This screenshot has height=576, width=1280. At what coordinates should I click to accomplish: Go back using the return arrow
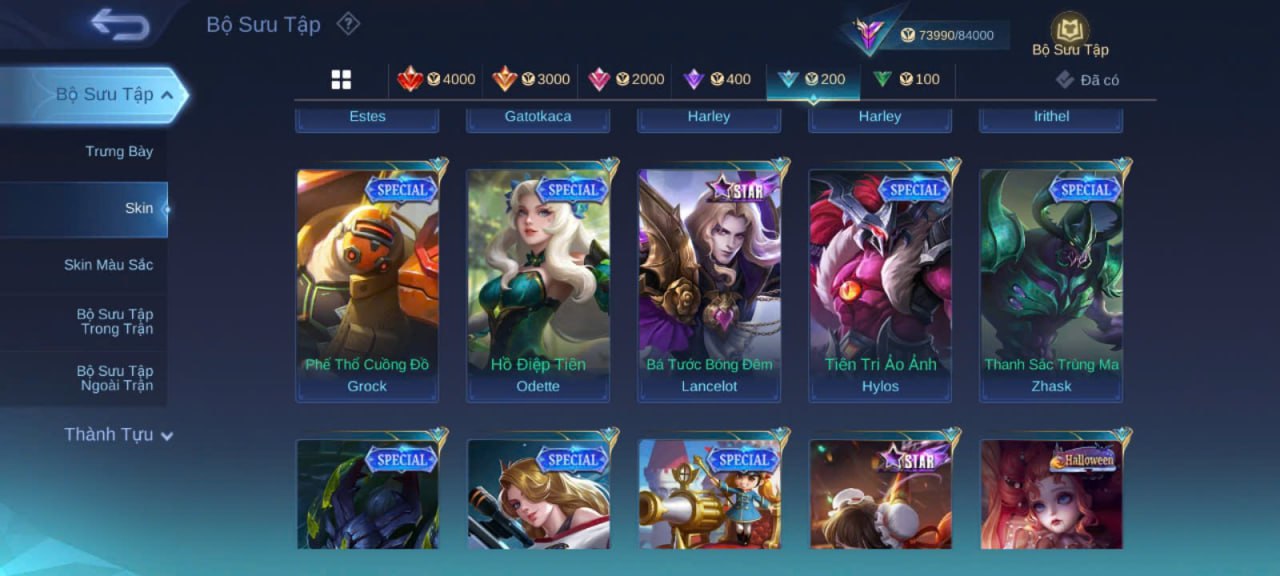[x=120, y=24]
